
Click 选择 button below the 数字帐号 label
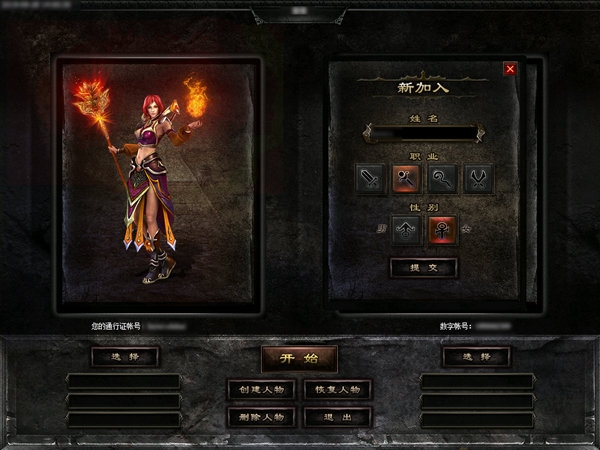(476, 356)
